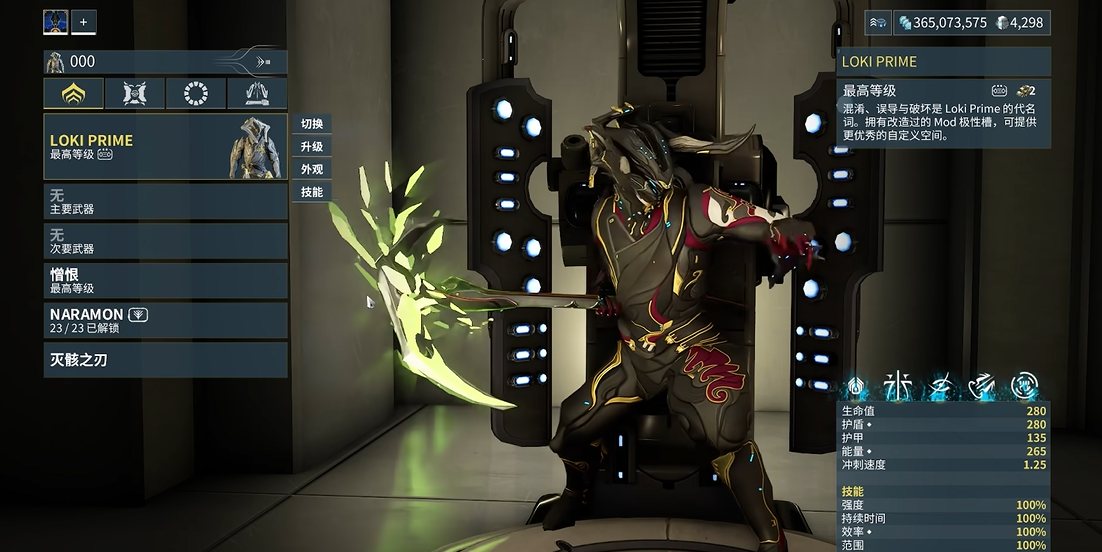Select the 灭骸之刃 weapon row
This screenshot has width=1102, height=552.
click(165, 359)
